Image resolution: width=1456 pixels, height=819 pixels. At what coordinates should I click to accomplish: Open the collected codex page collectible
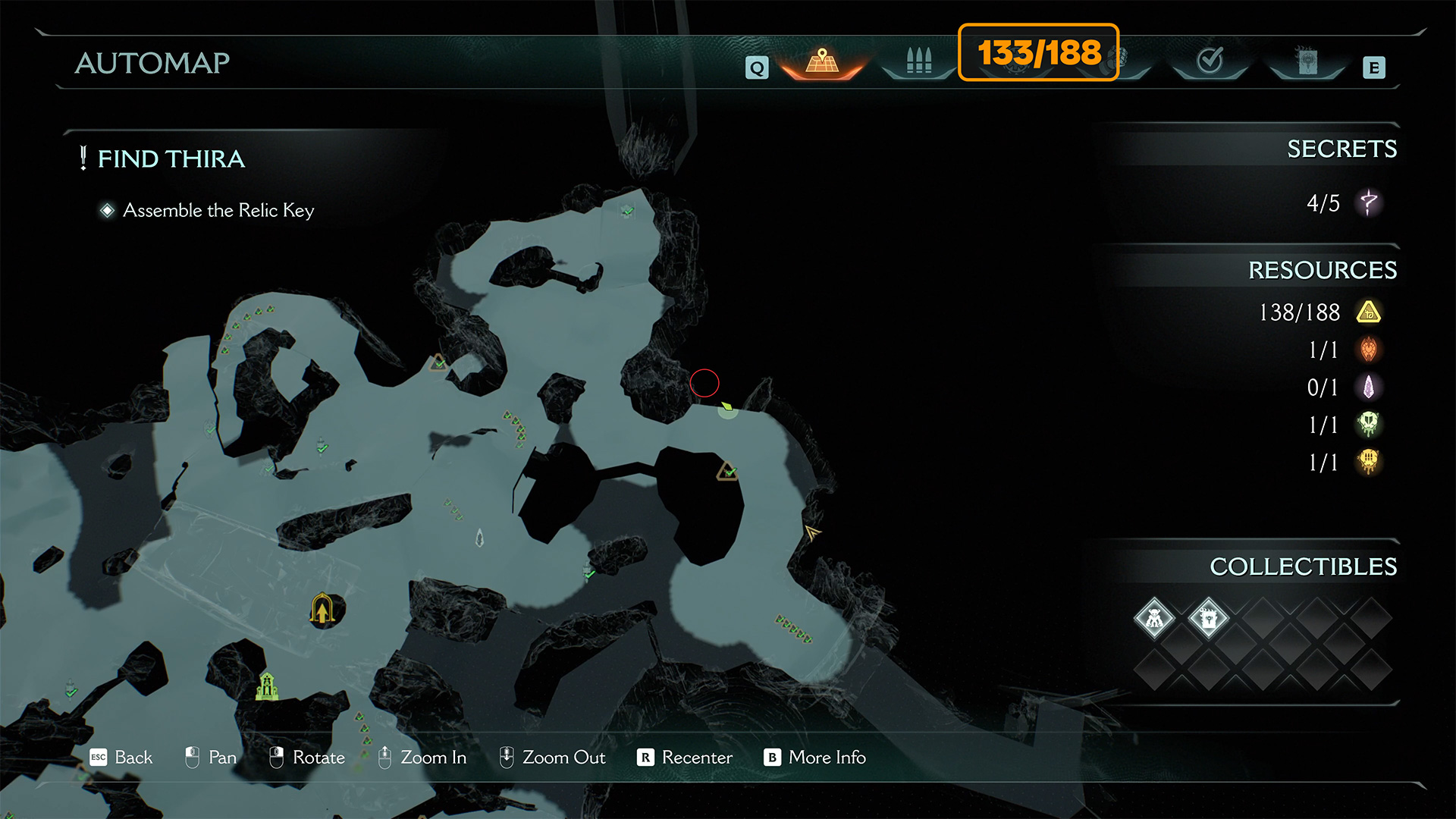[1208, 619]
